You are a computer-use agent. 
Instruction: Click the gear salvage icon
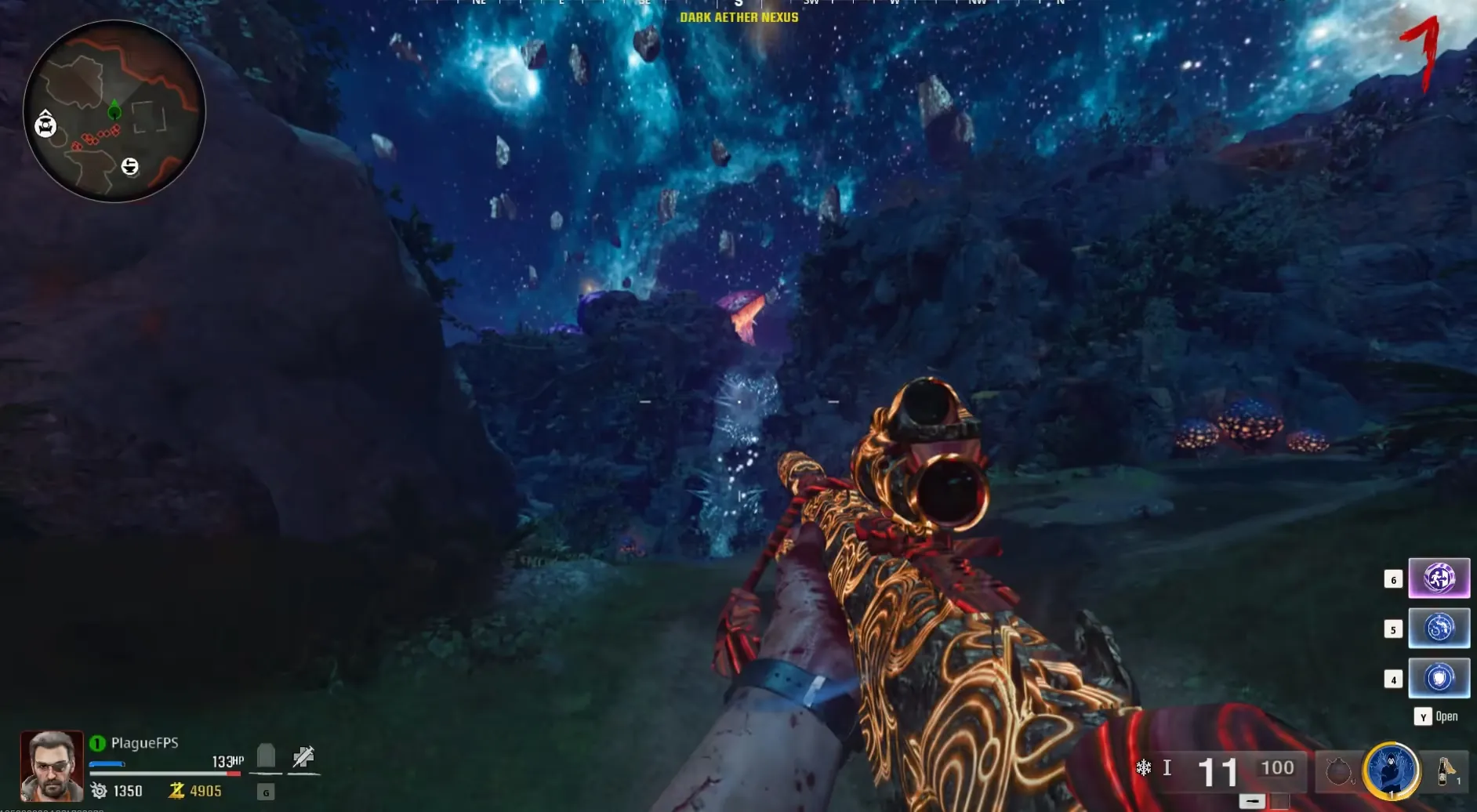click(x=99, y=791)
